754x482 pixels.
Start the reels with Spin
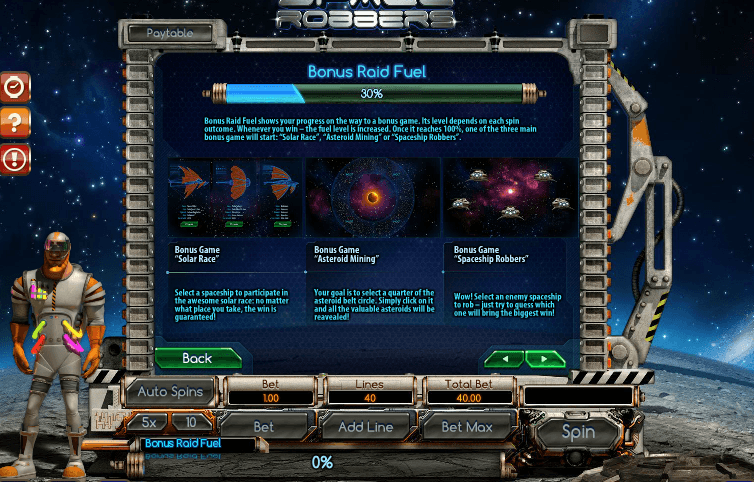pos(578,432)
